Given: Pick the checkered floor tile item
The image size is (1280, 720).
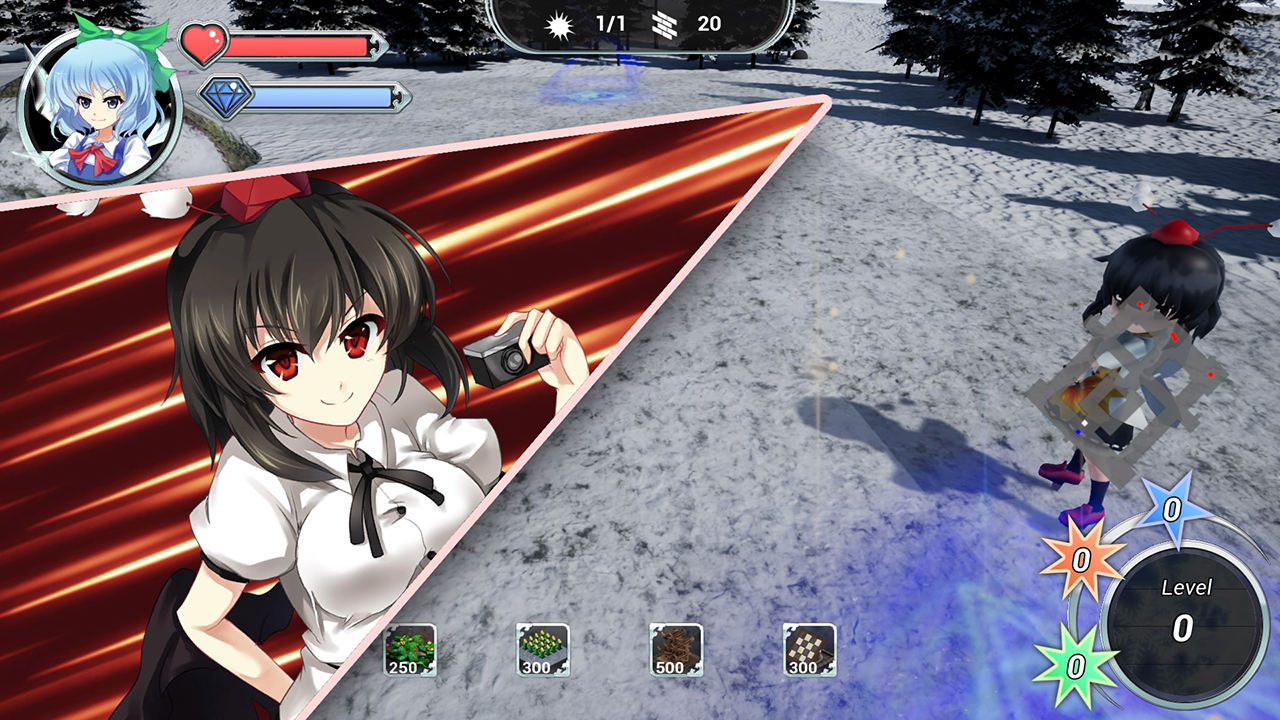Looking at the screenshot, I should (809, 650).
